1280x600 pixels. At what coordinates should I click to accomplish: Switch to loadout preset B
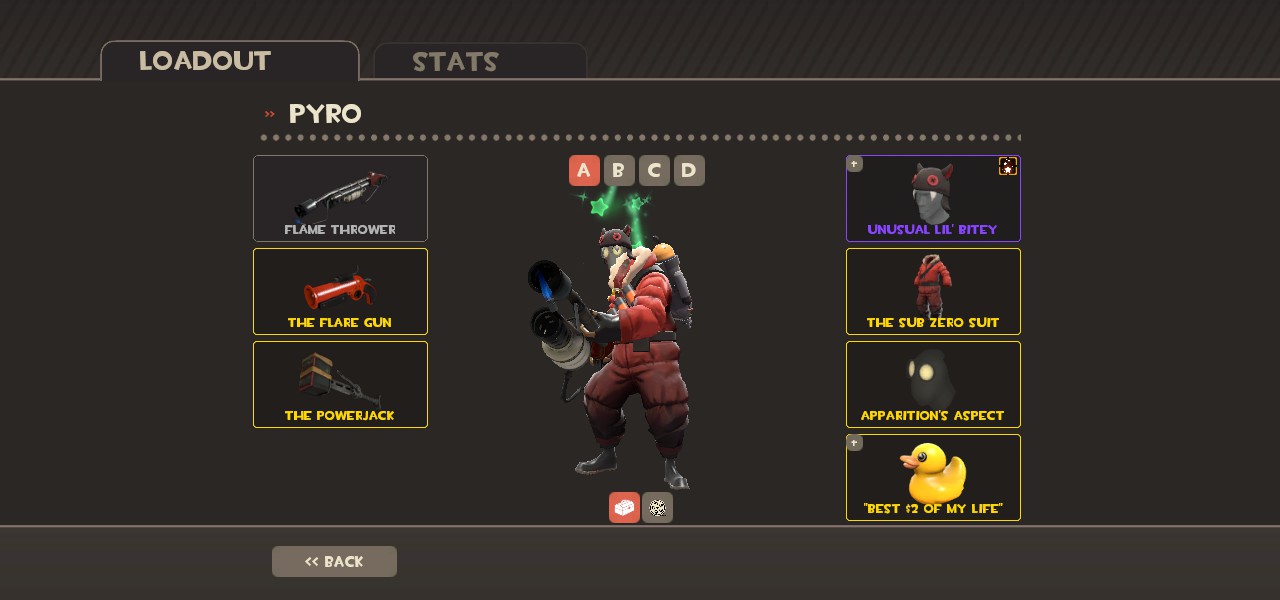click(619, 171)
